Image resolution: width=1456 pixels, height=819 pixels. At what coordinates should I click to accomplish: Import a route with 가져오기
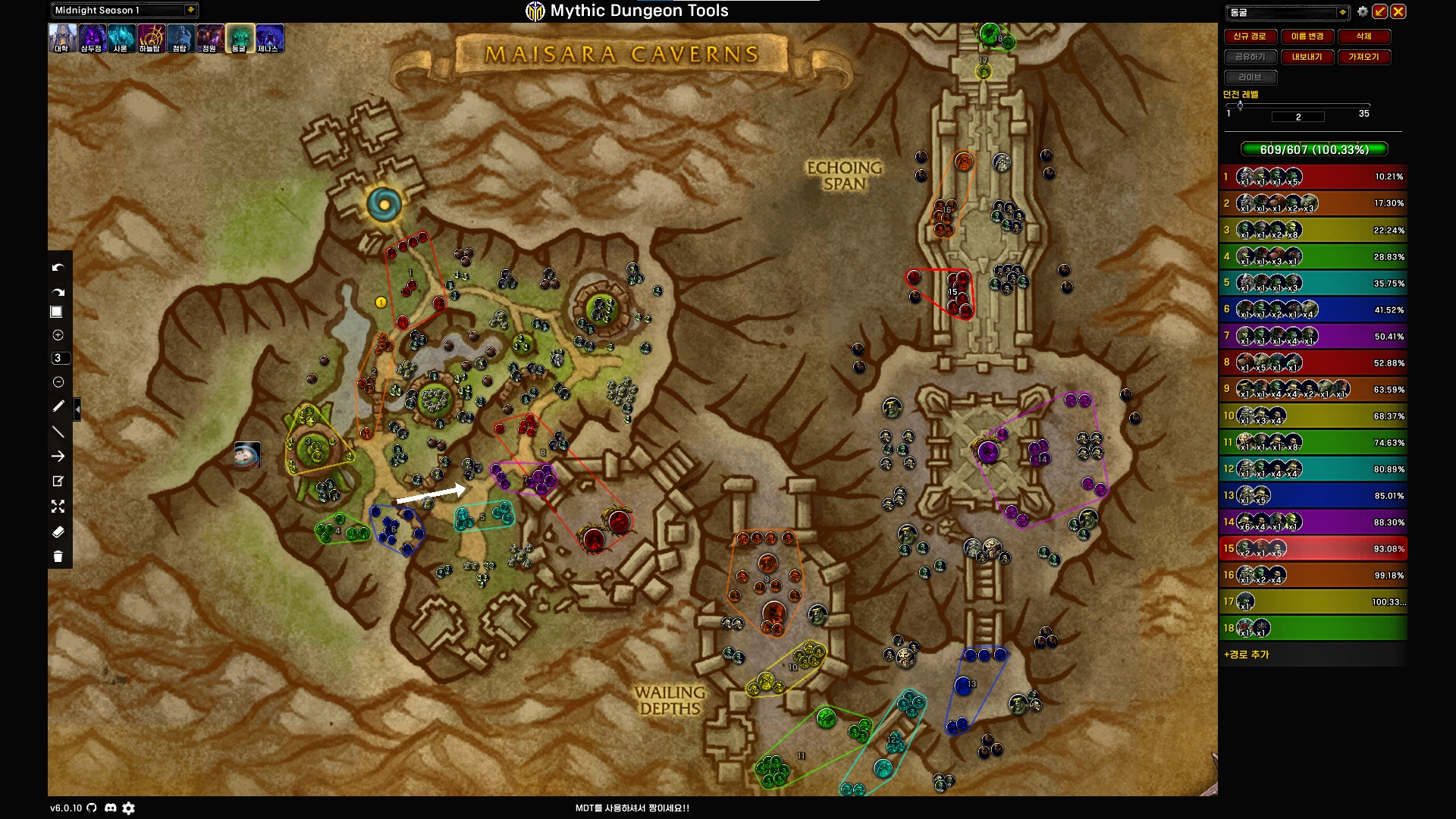click(x=1363, y=57)
